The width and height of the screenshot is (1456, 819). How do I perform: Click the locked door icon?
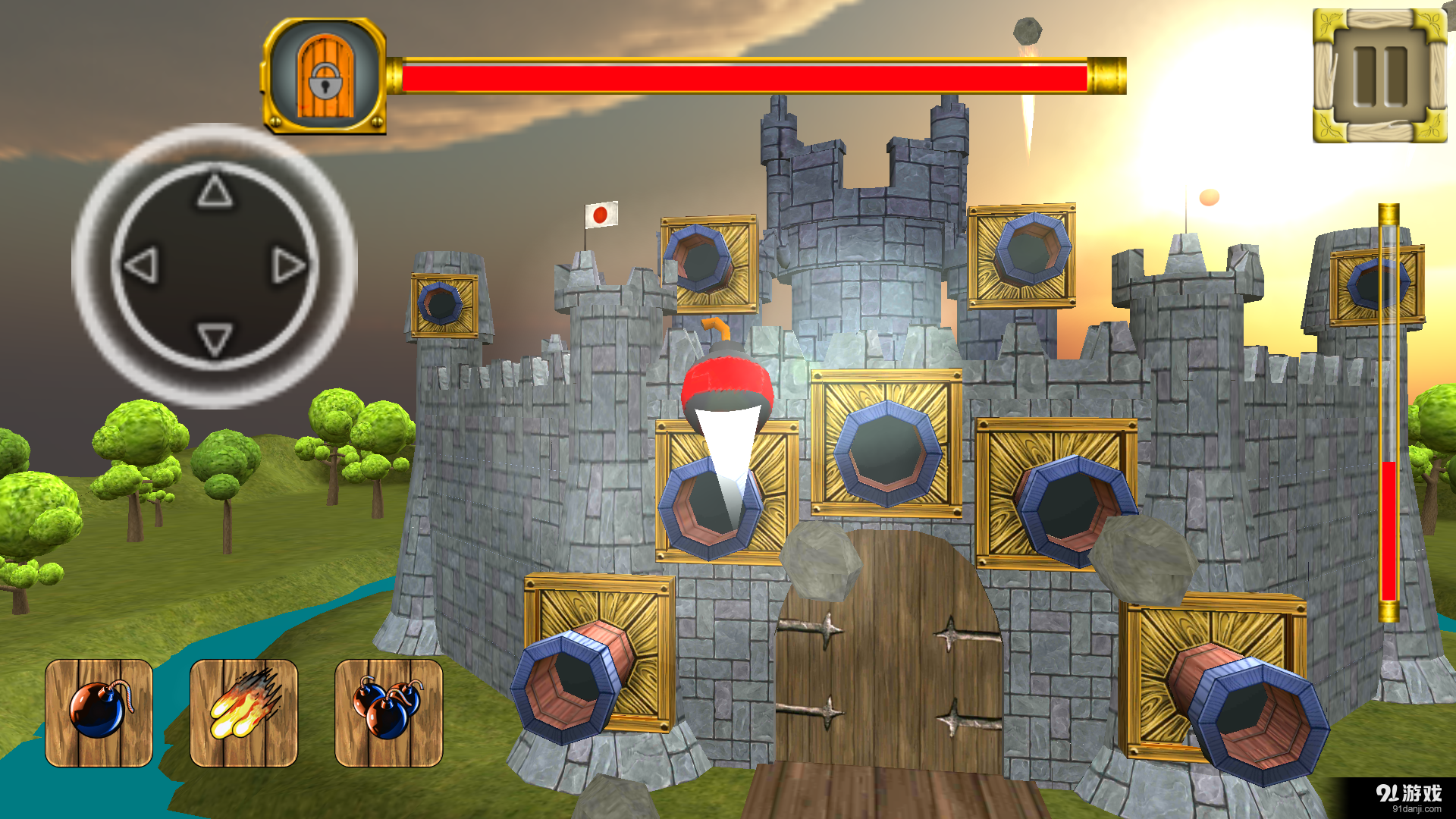pyautogui.click(x=325, y=76)
